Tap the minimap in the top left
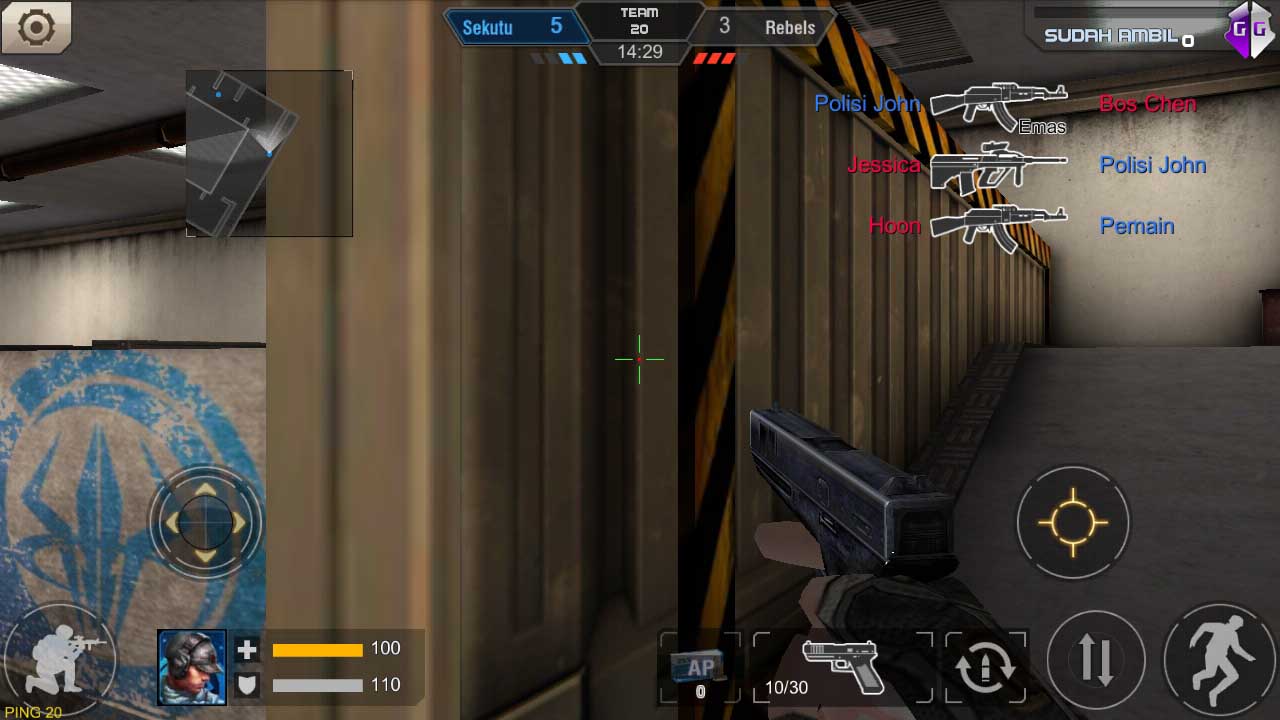 [268, 150]
